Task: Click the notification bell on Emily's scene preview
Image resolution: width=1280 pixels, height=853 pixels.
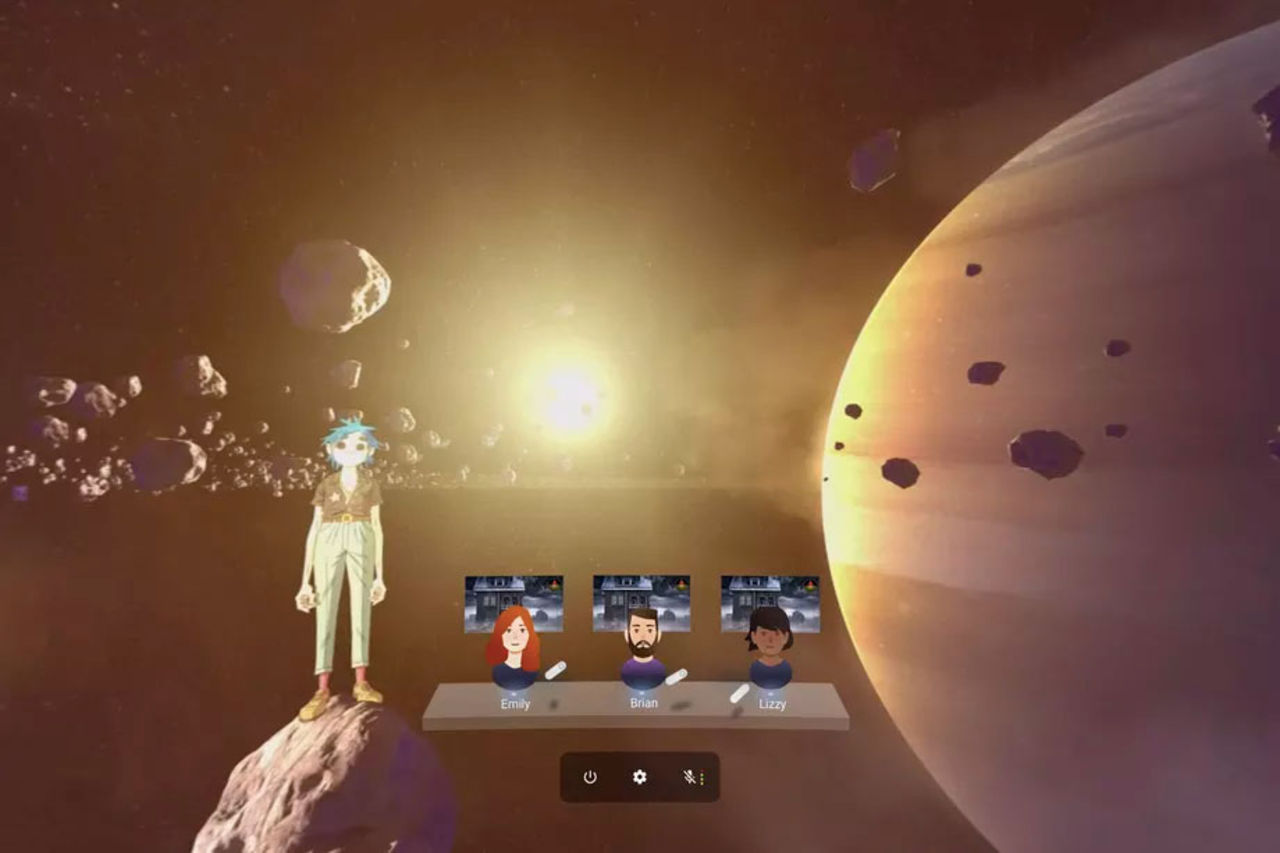Action: click(554, 585)
